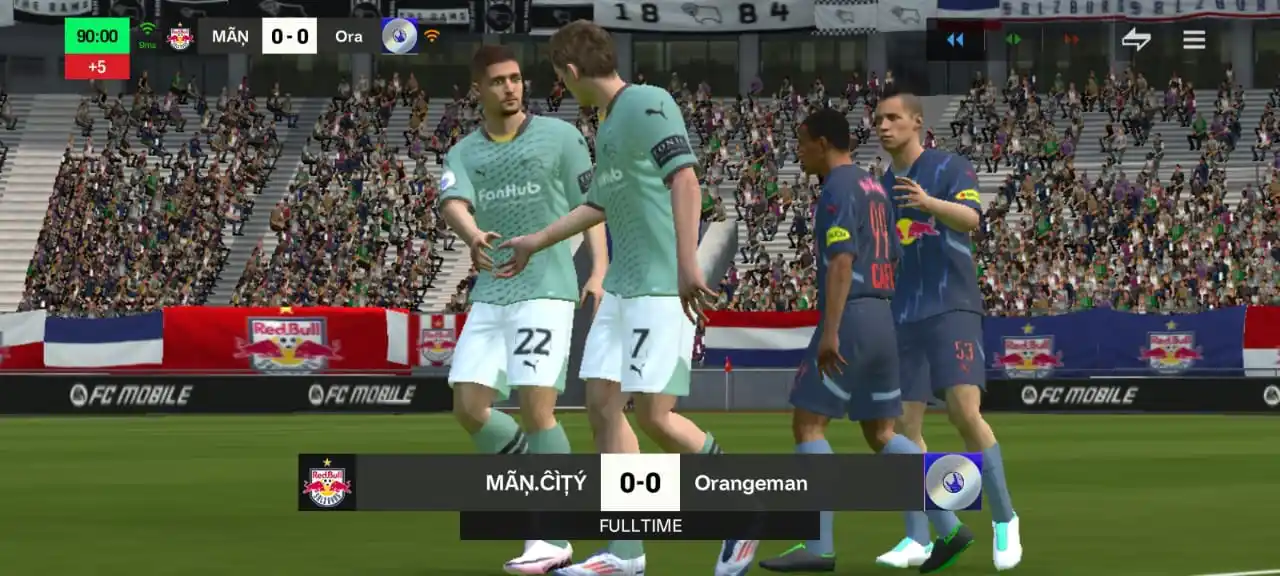Image resolution: width=1280 pixels, height=576 pixels.
Task: Select the blue double-arrow defensive tactic
Action: (x=955, y=40)
